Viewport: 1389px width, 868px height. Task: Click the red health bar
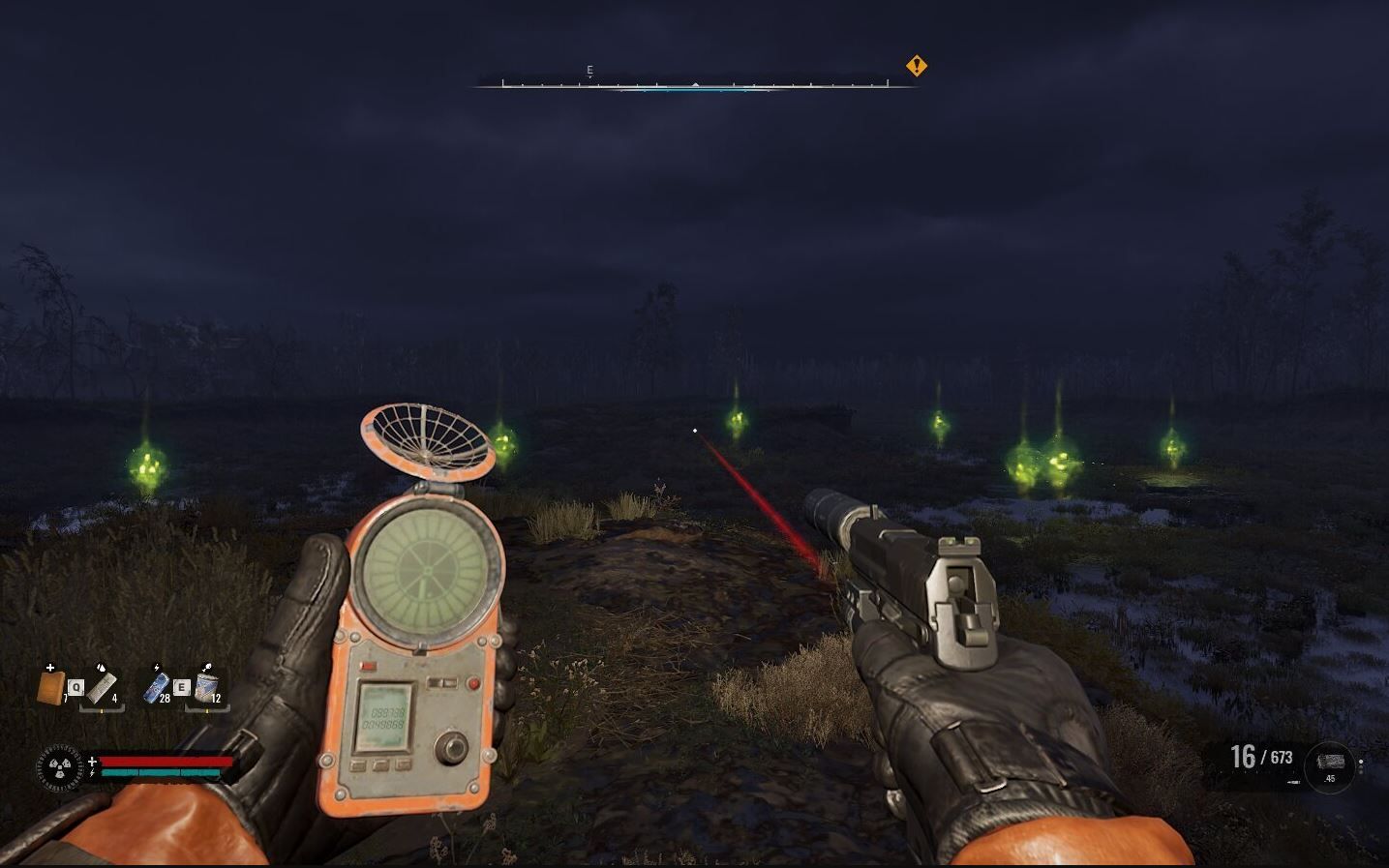click(164, 763)
